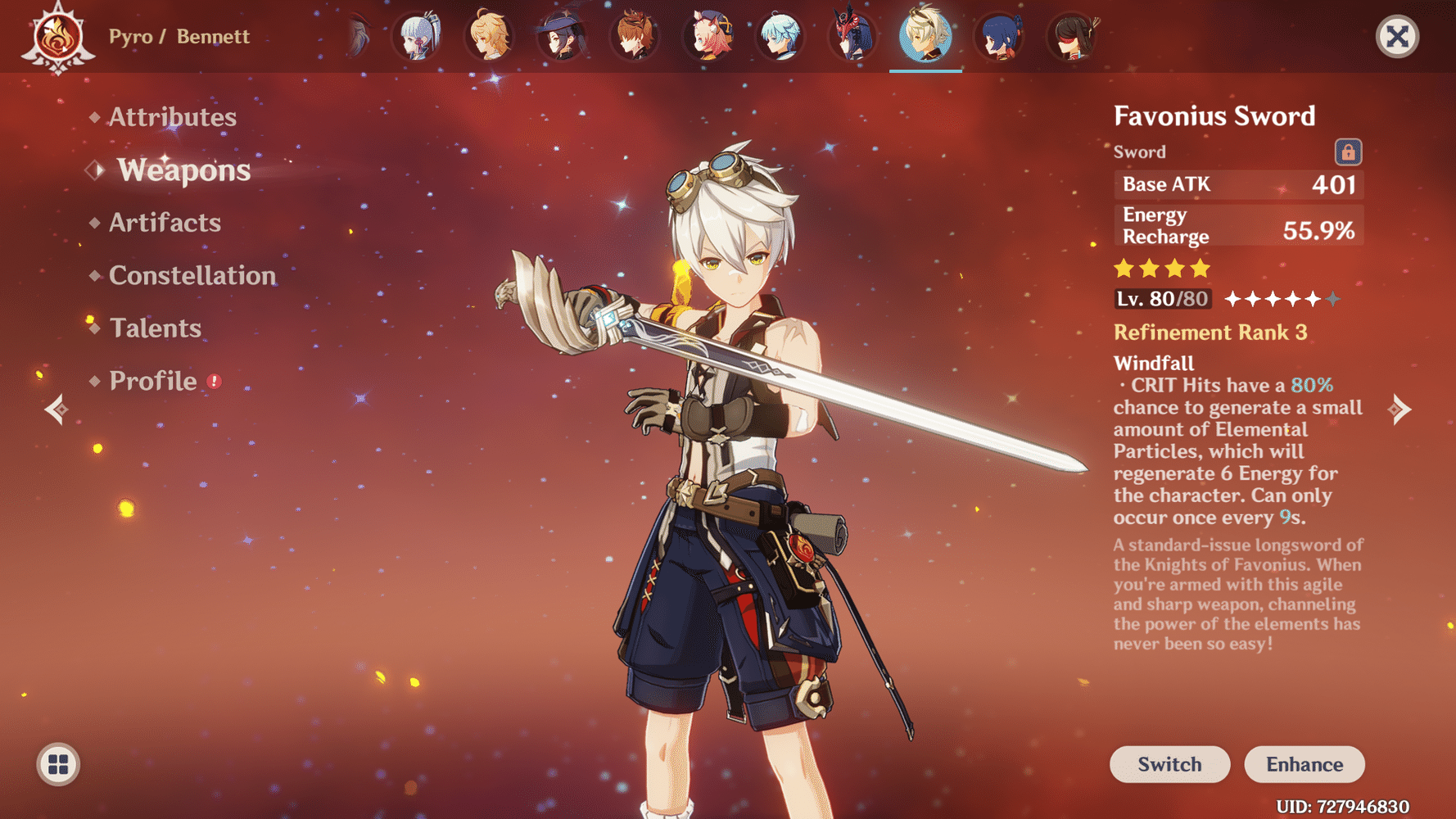This screenshot has height=819, width=1456.
Task: Switch to Xiangling's dark-blue-haired portrait
Action: coord(999,37)
